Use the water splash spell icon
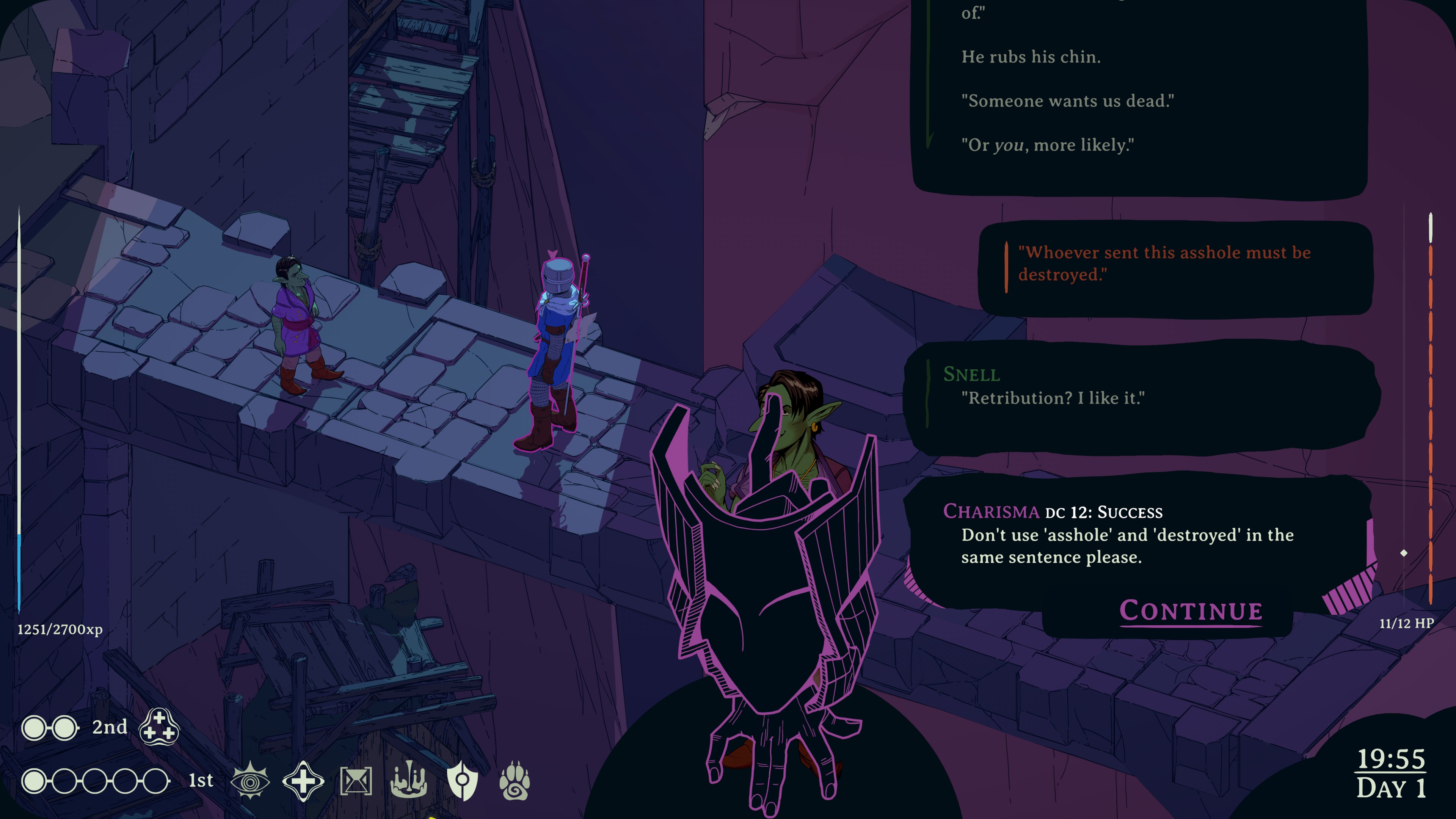 [x=409, y=780]
